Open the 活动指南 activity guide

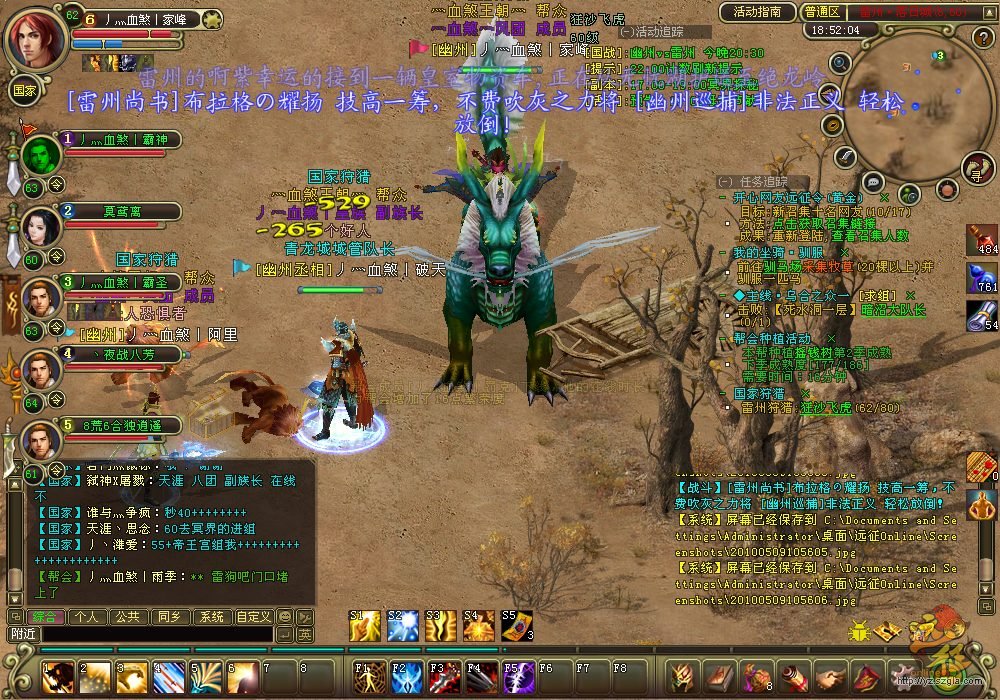point(757,12)
